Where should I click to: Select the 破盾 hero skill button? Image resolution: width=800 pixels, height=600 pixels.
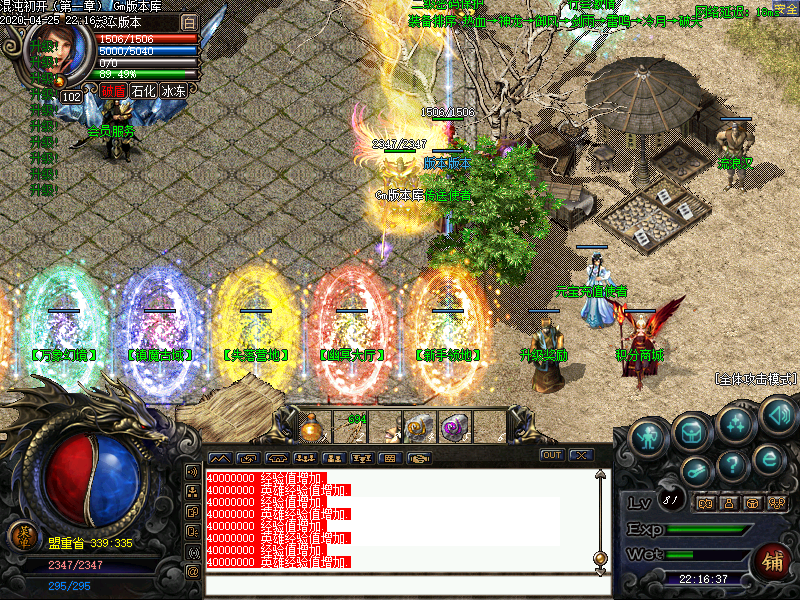(113, 91)
